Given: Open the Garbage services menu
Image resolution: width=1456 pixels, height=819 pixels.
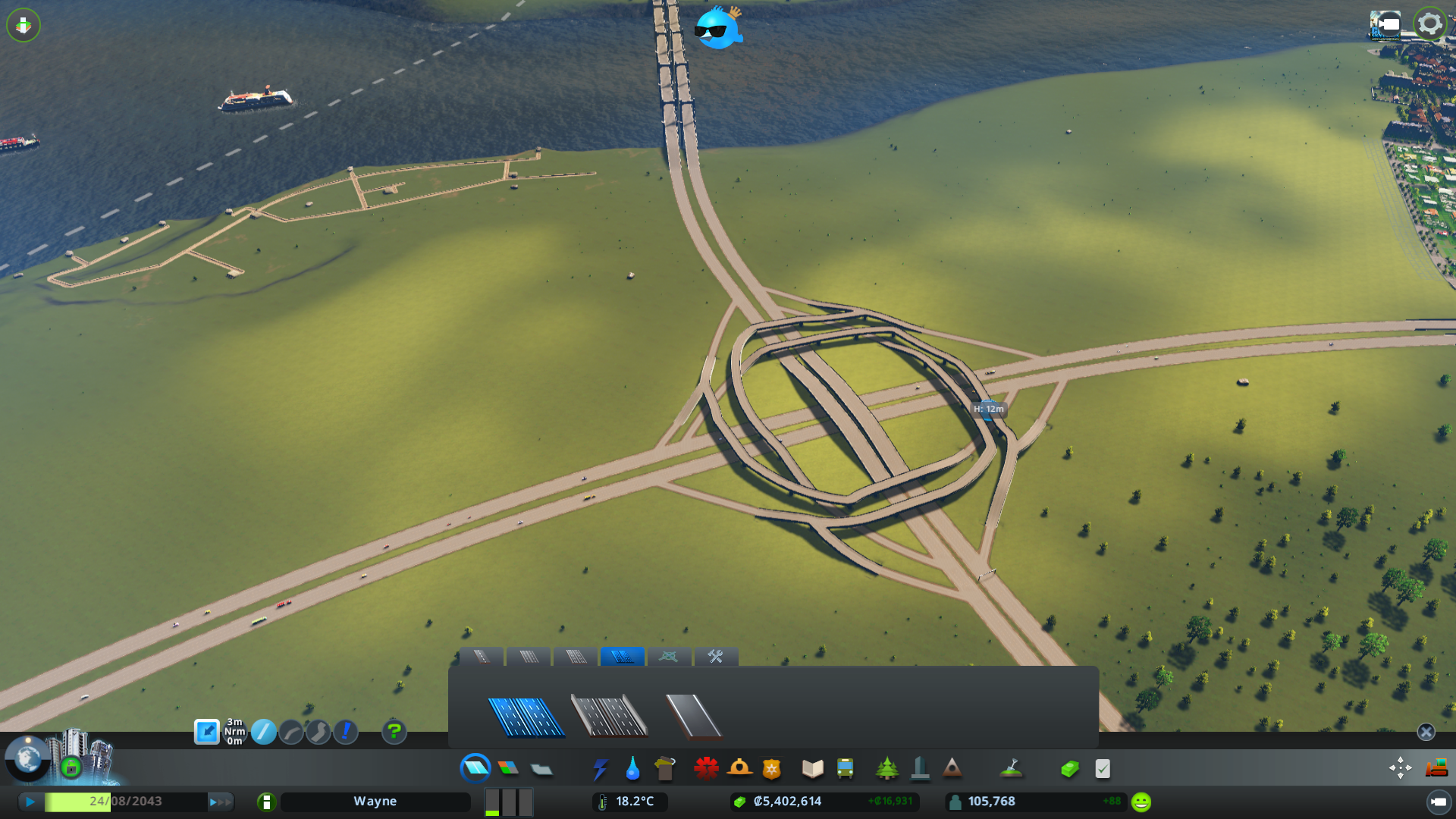Looking at the screenshot, I should click(666, 768).
